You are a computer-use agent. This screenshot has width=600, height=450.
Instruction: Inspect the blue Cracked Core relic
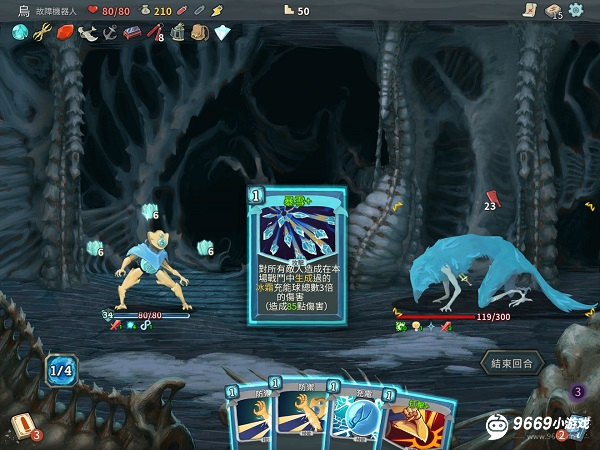[x=19, y=32]
